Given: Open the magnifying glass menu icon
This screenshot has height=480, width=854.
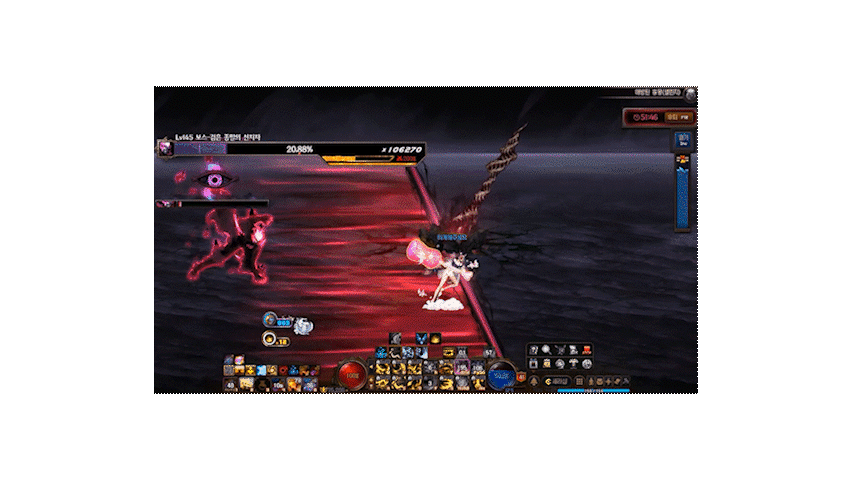Looking at the screenshot, I should [546, 349].
